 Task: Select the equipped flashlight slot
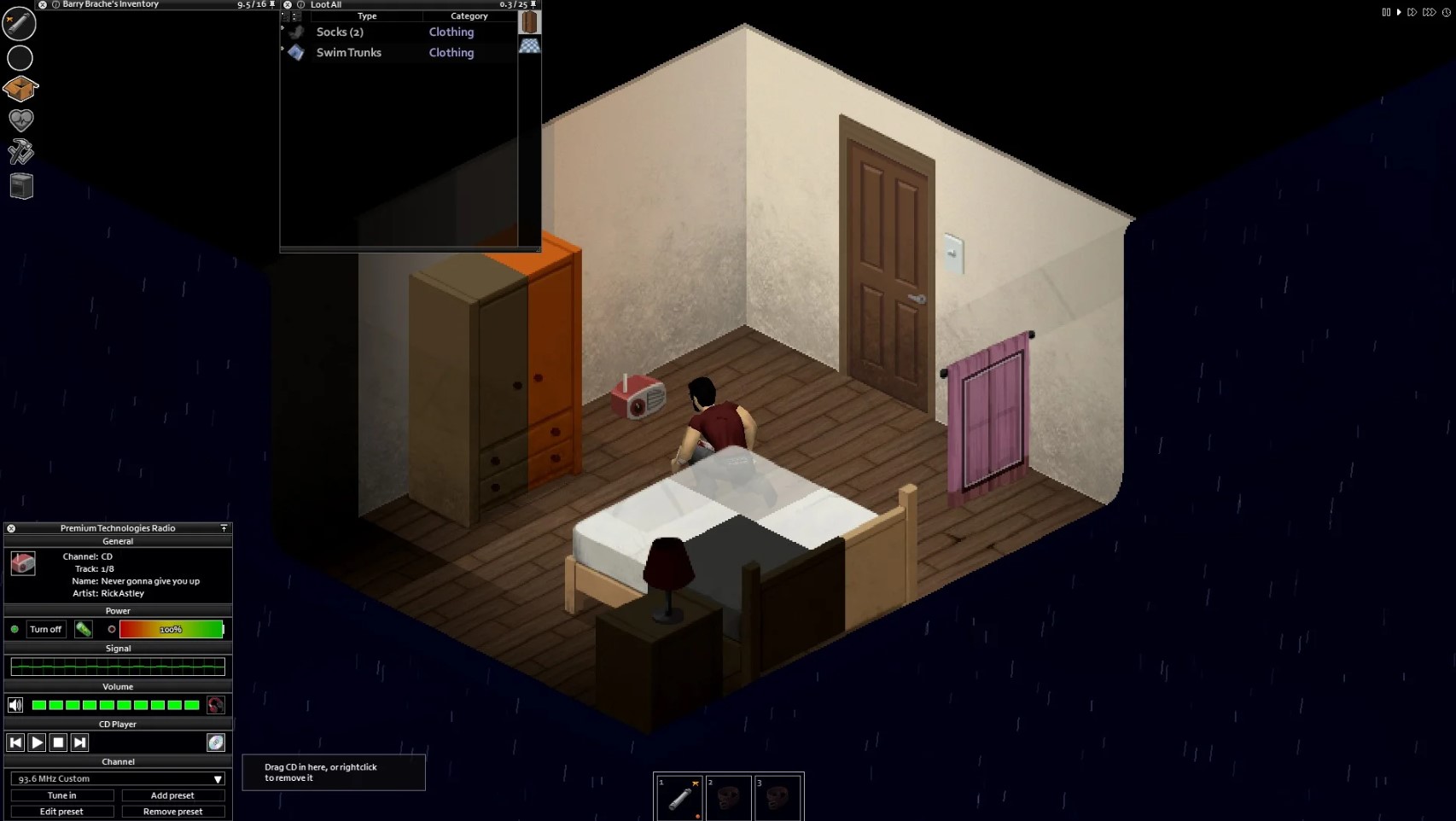tap(20, 24)
